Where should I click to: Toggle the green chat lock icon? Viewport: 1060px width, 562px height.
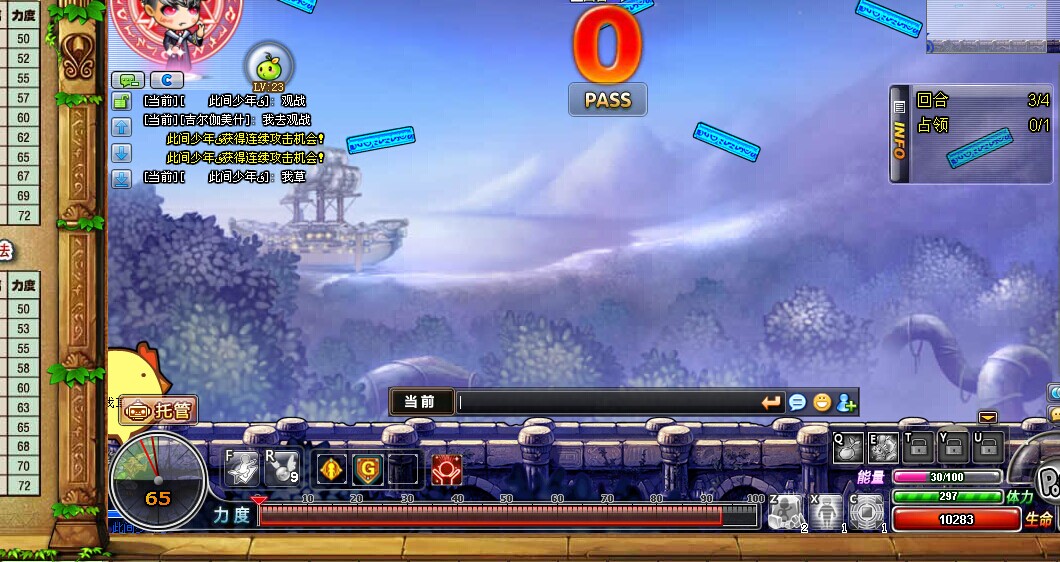pyautogui.click(x=121, y=101)
